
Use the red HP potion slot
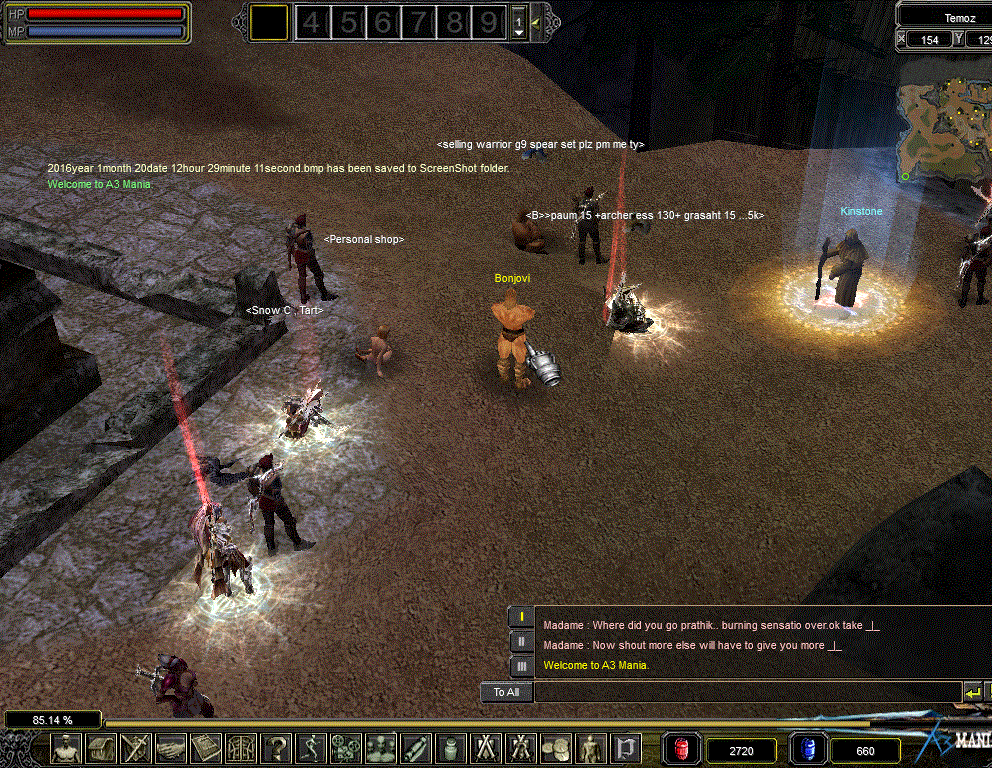(x=681, y=749)
